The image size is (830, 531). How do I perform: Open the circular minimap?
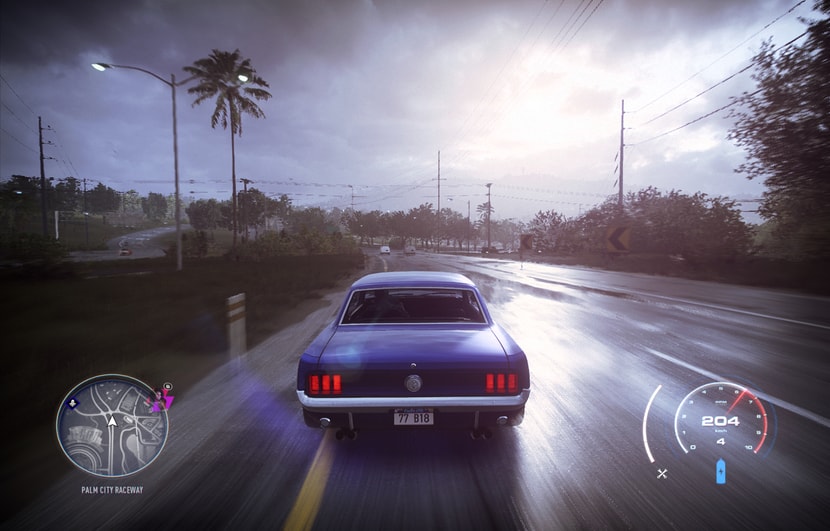coord(111,425)
